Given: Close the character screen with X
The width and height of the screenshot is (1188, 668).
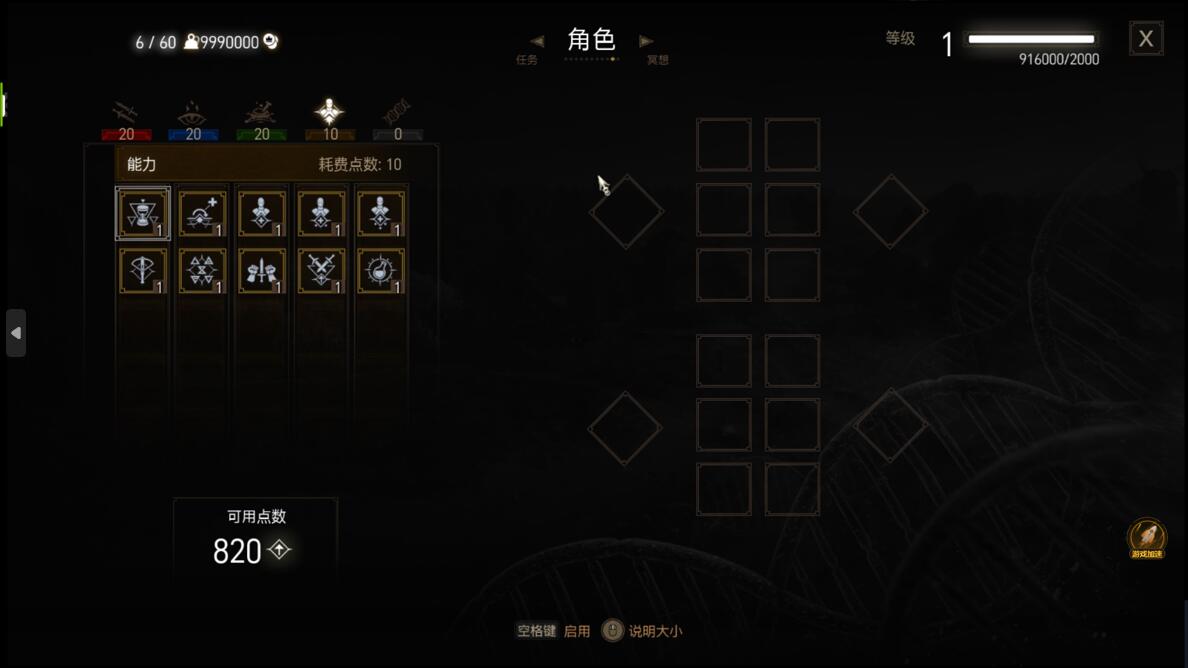Looking at the screenshot, I should (1146, 39).
